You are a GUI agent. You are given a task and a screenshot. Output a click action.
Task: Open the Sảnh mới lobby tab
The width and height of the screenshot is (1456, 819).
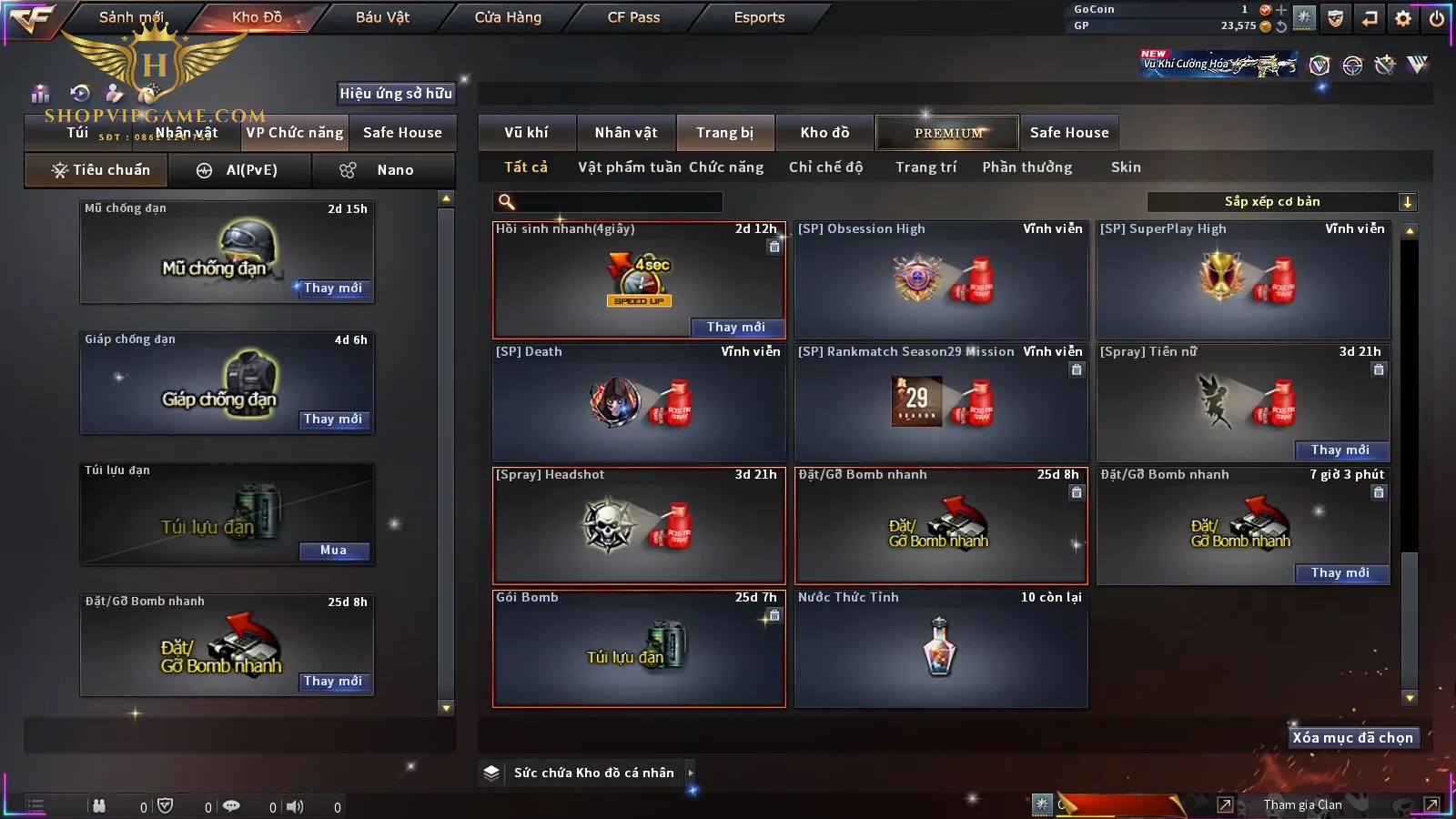pyautogui.click(x=131, y=17)
